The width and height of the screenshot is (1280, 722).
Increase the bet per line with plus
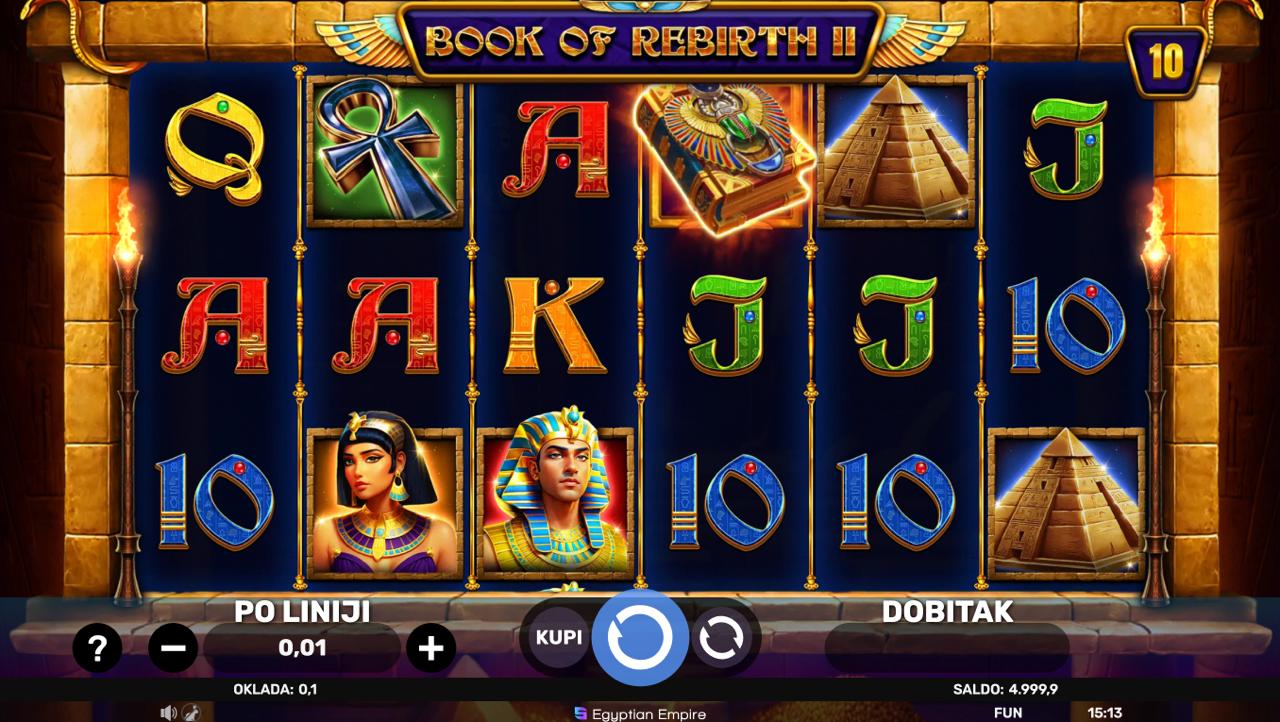(x=431, y=650)
